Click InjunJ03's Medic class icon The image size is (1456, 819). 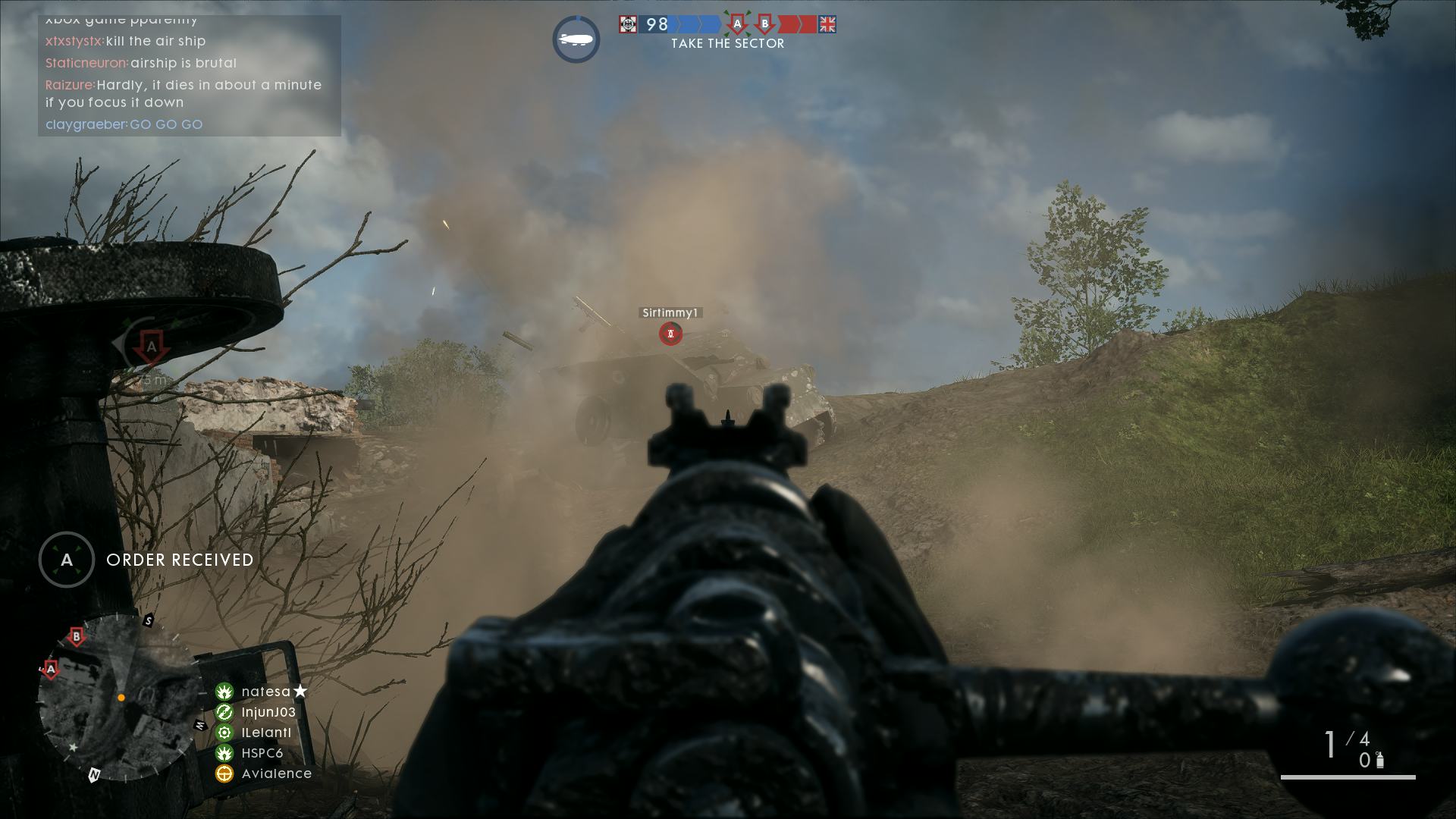tap(223, 712)
